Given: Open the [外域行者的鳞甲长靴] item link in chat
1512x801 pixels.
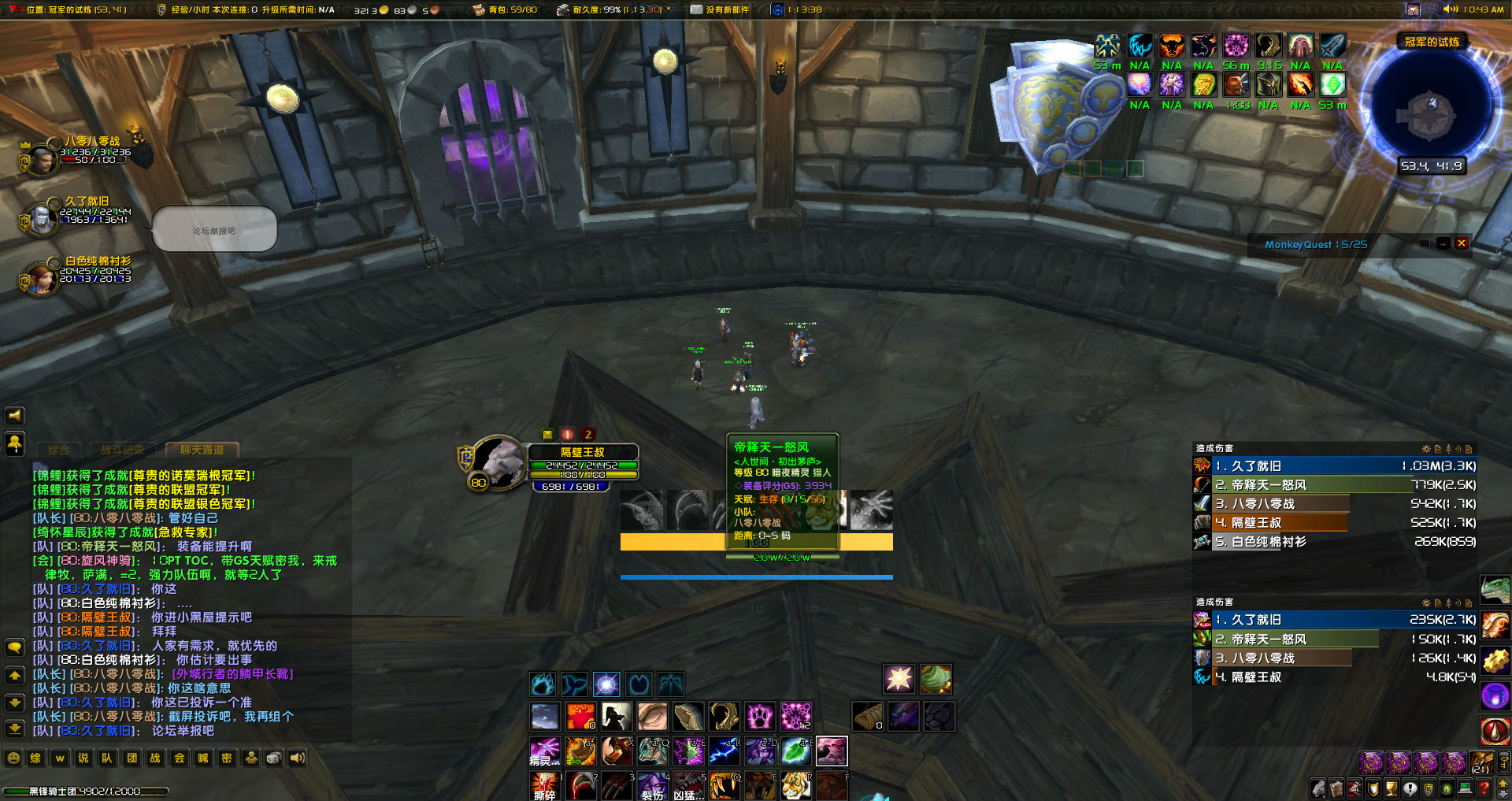Looking at the screenshot, I should point(233,674).
